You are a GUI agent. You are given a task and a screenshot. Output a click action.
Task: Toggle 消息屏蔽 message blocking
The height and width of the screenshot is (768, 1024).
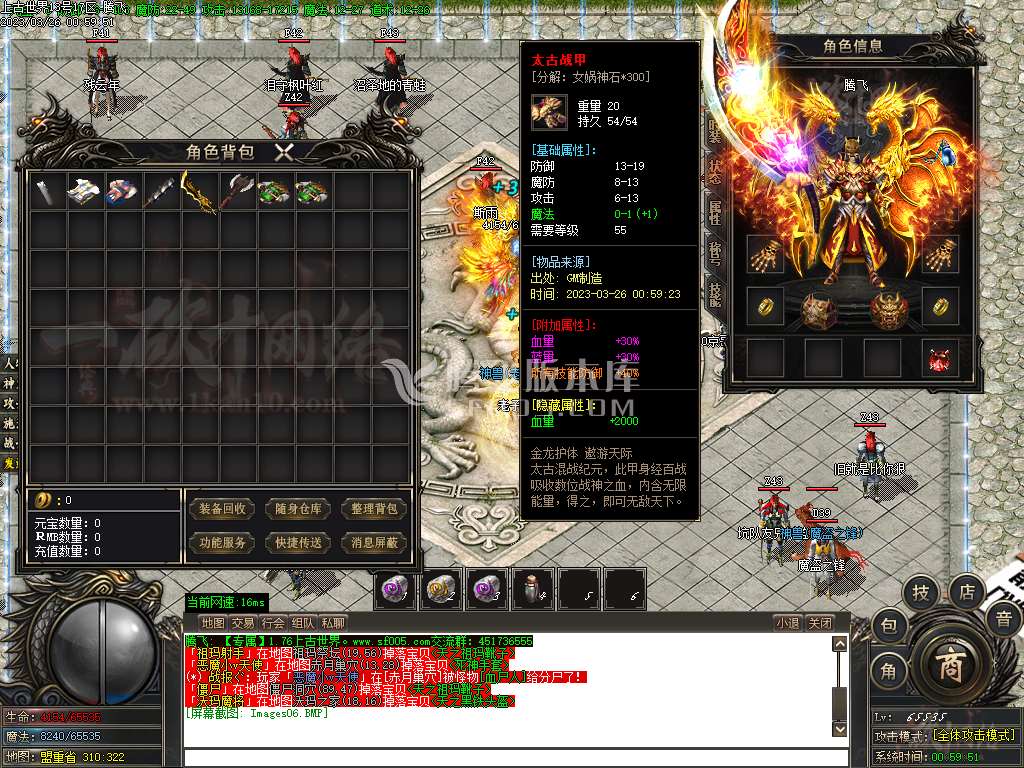[375, 543]
